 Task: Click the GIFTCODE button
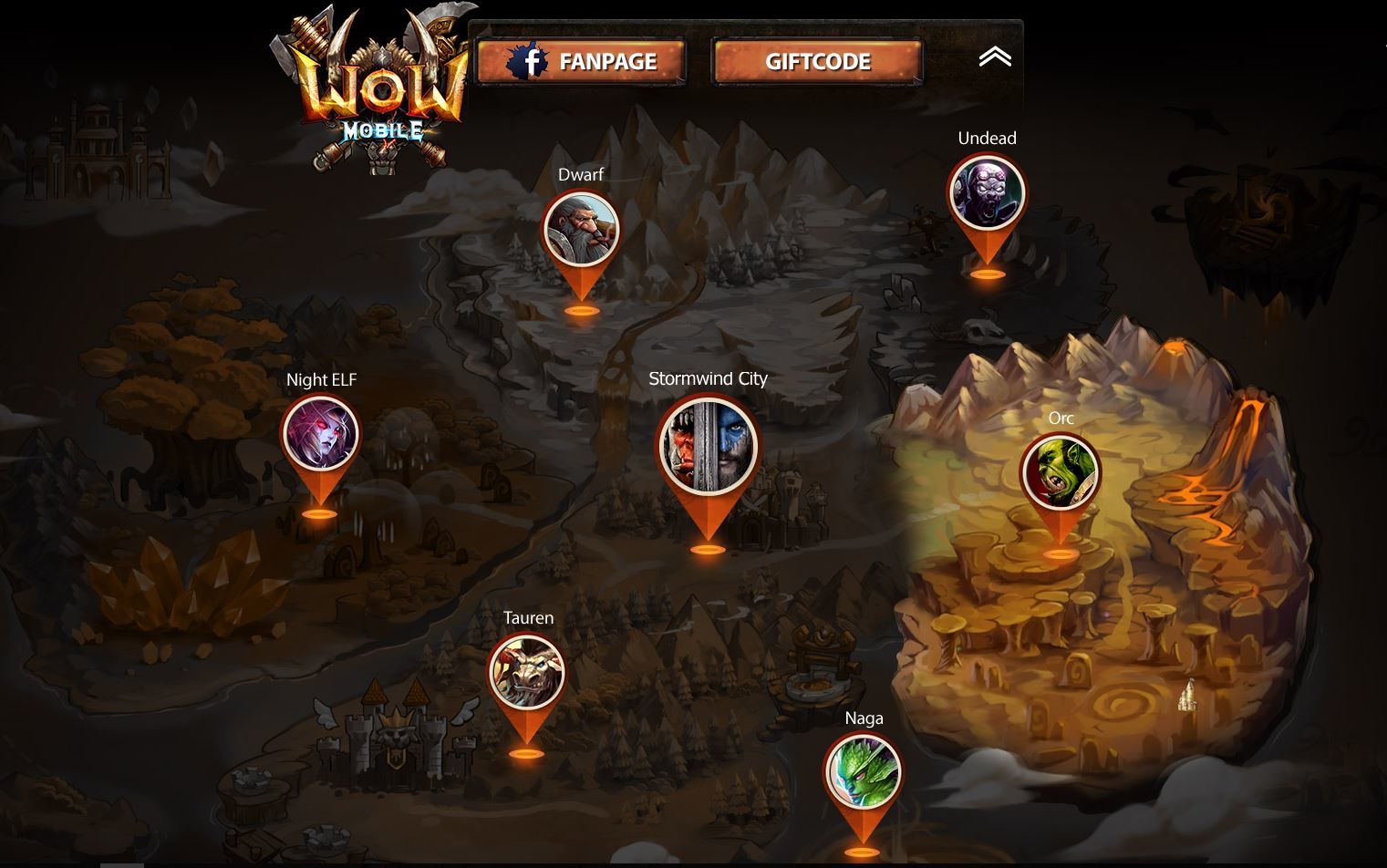816,62
